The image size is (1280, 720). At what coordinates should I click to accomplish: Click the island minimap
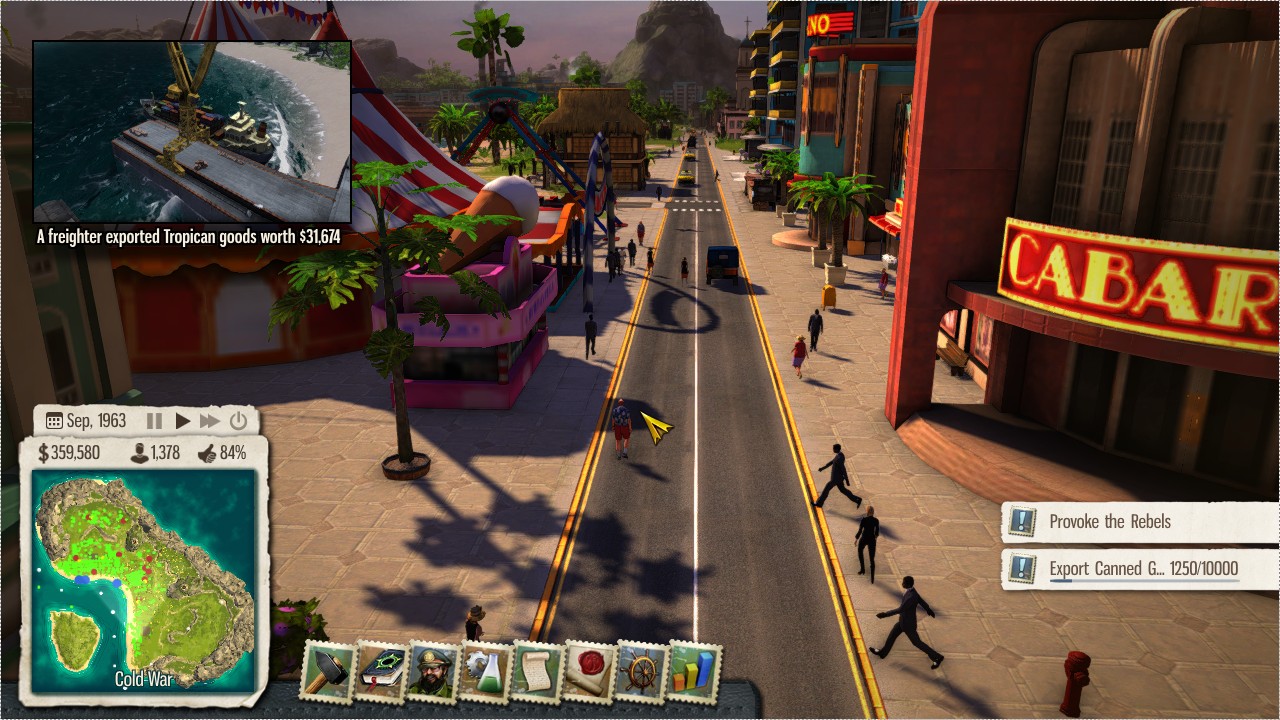(144, 582)
